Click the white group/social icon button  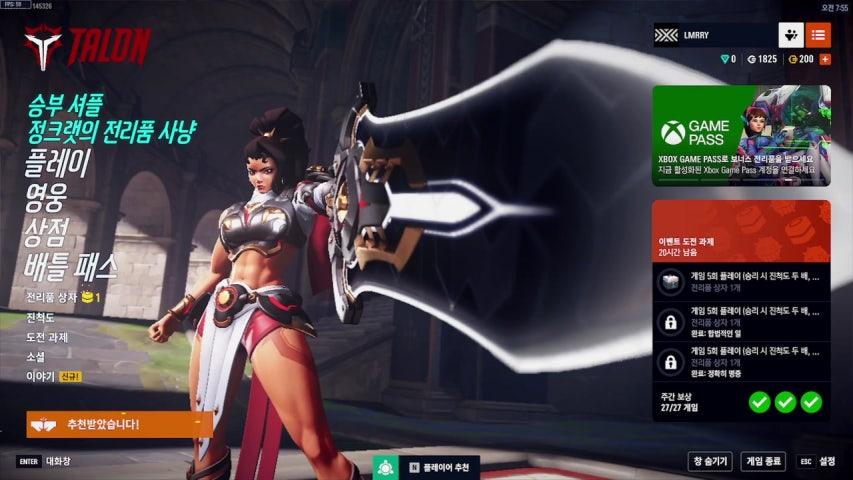(x=791, y=35)
